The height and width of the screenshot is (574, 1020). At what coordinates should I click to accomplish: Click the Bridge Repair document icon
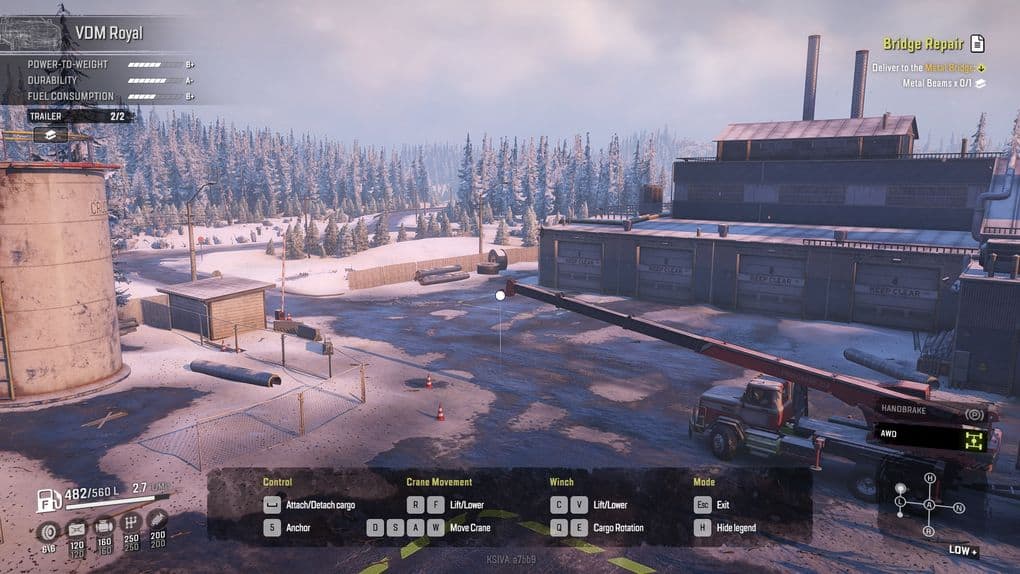(x=977, y=43)
